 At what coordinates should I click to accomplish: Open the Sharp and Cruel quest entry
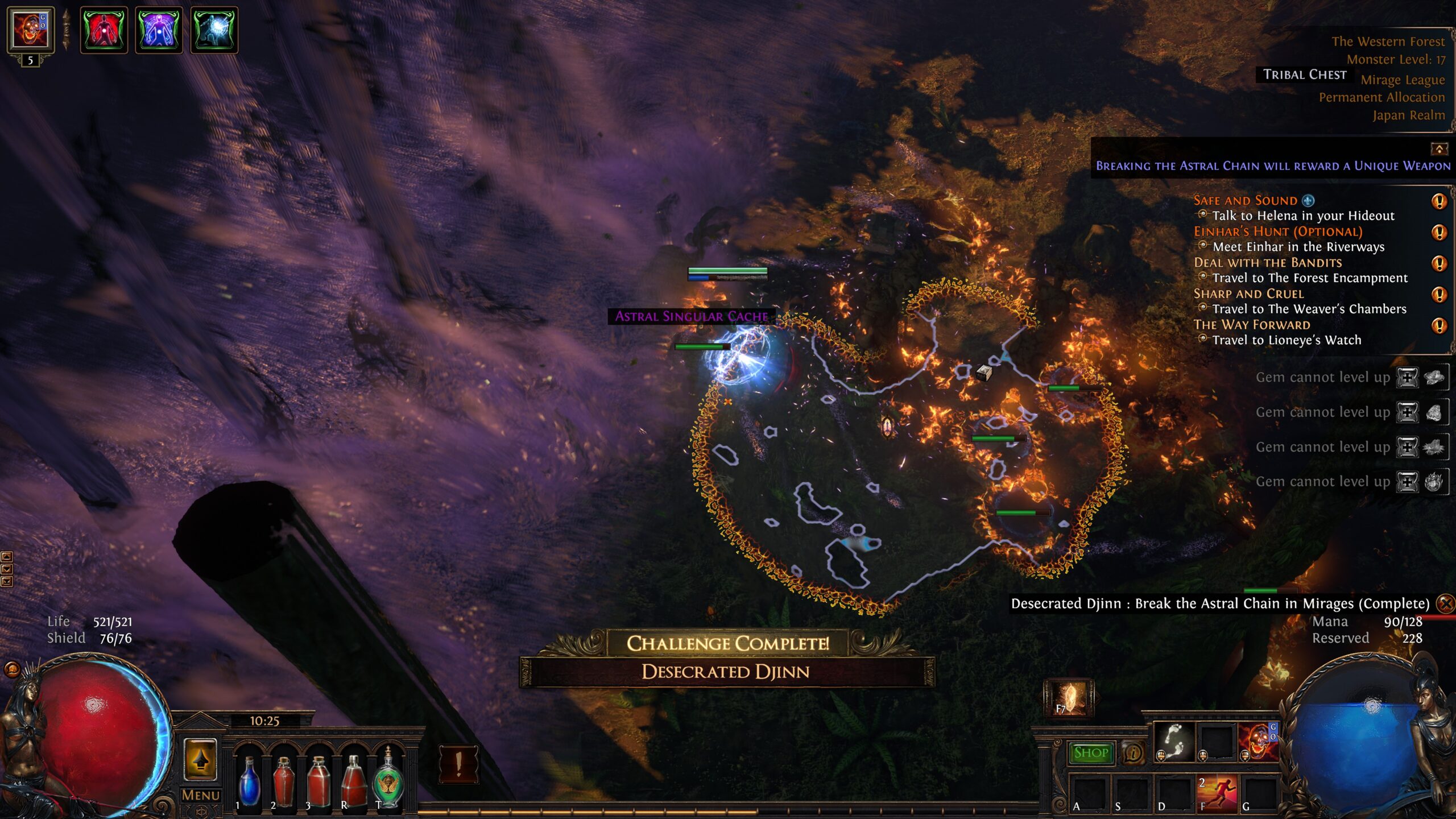pos(1248,293)
